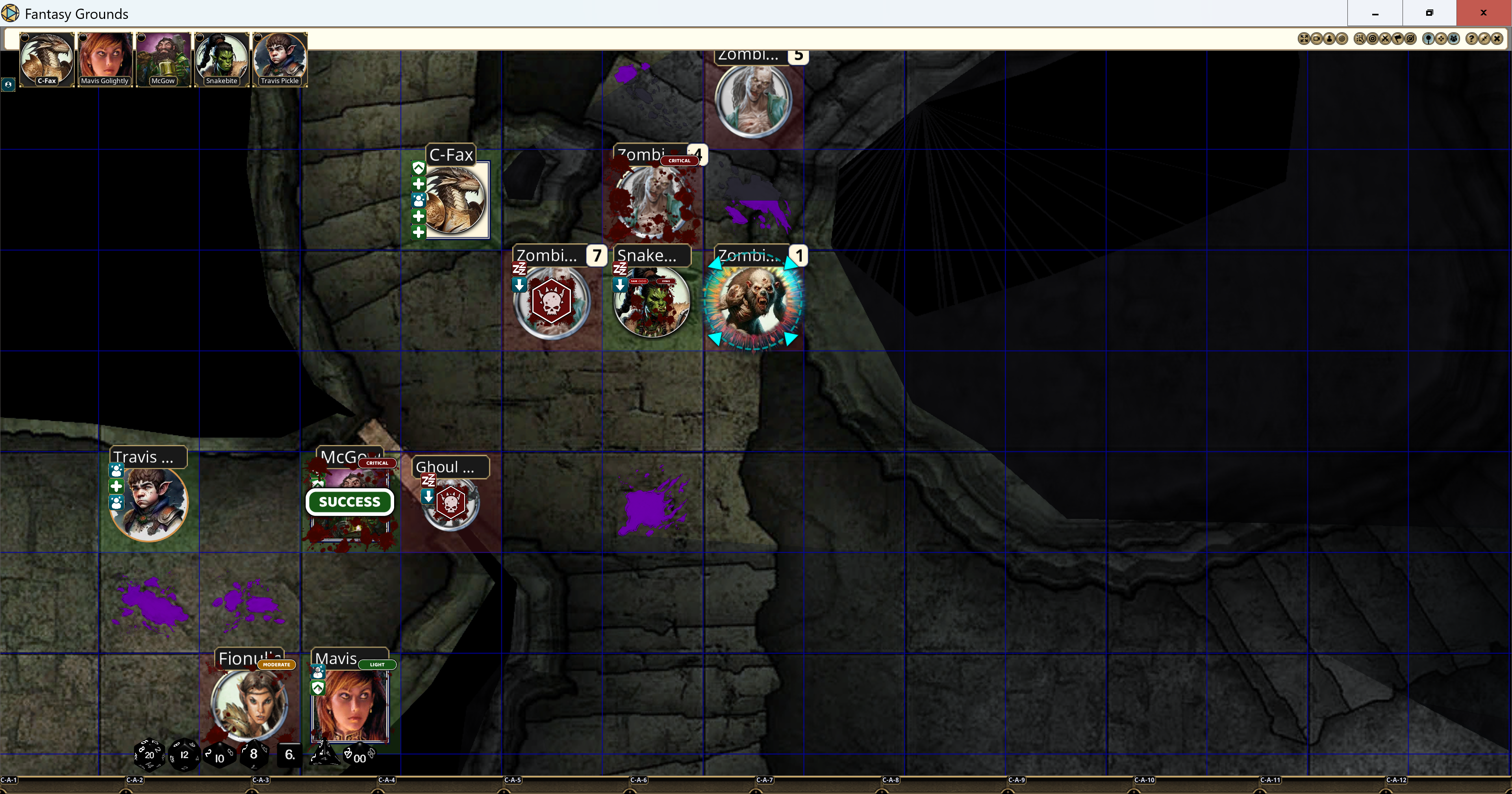Click the shield buff effect icon on C-Fax
The image size is (1512, 794).
[419, 169]
